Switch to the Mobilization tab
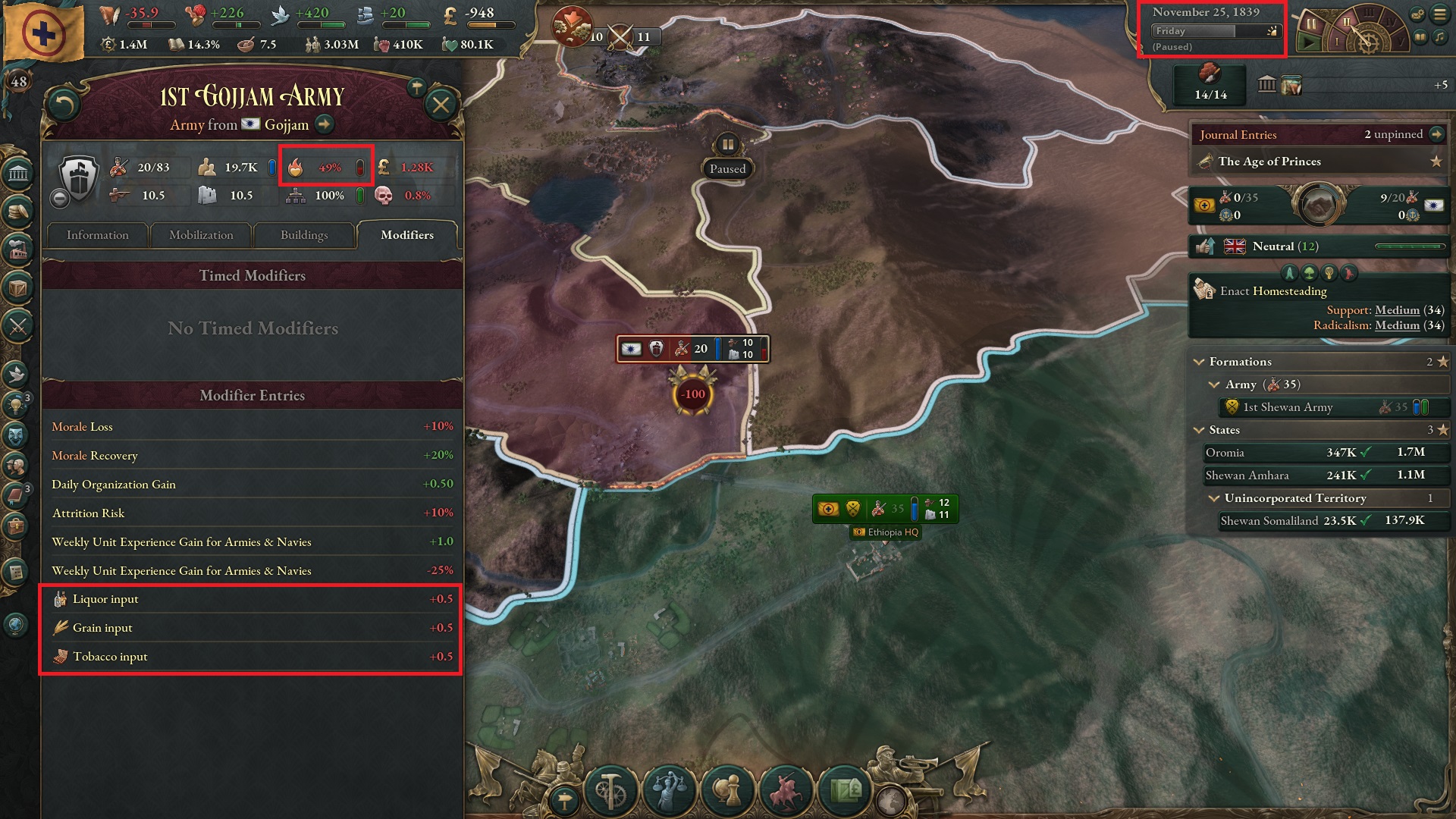Screen dimensions: 1456x819 click(199, 235)
